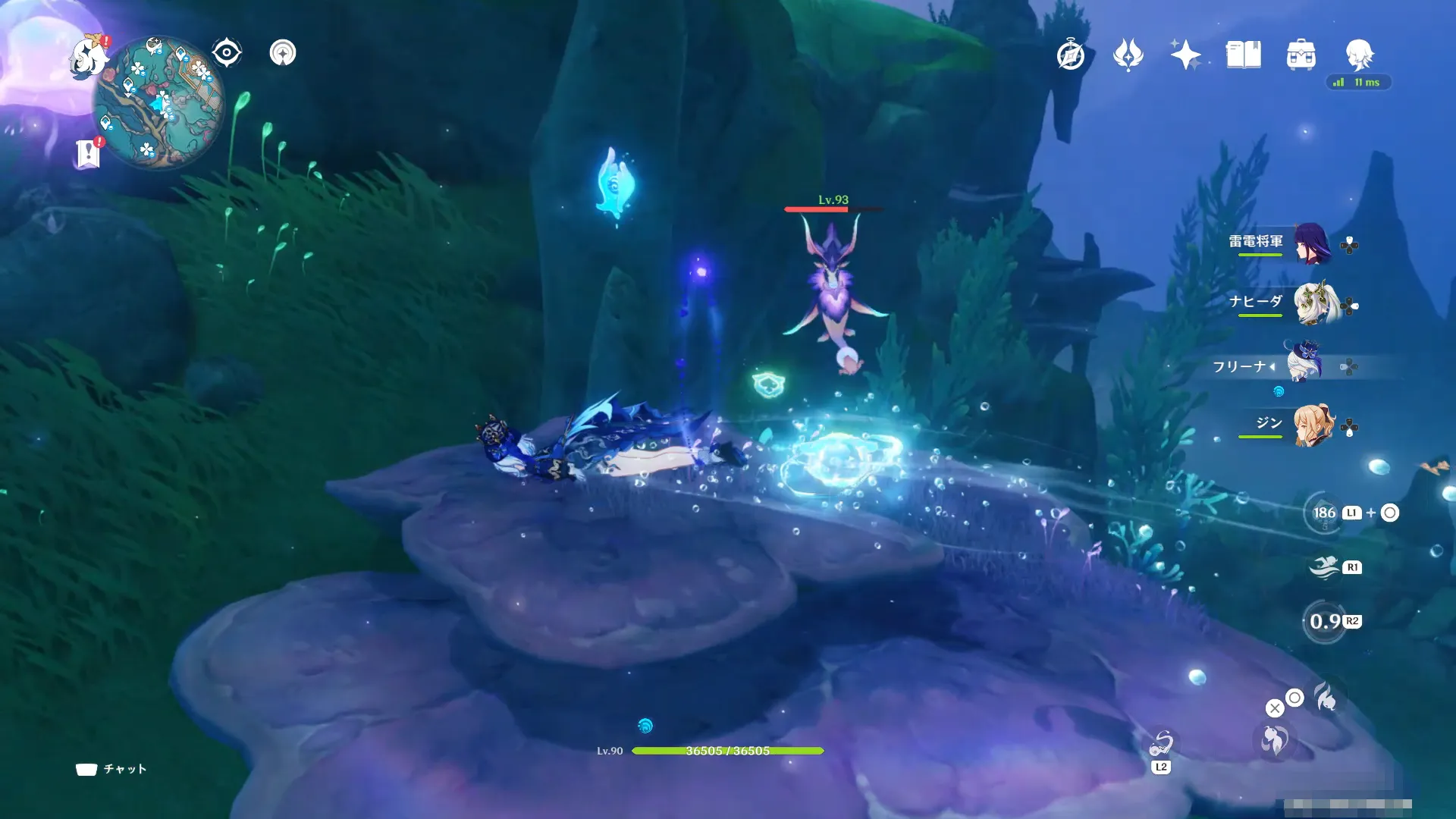Open the circular minimap
The height and width of the screenshot is (819, 1456).
coord(158,102)
